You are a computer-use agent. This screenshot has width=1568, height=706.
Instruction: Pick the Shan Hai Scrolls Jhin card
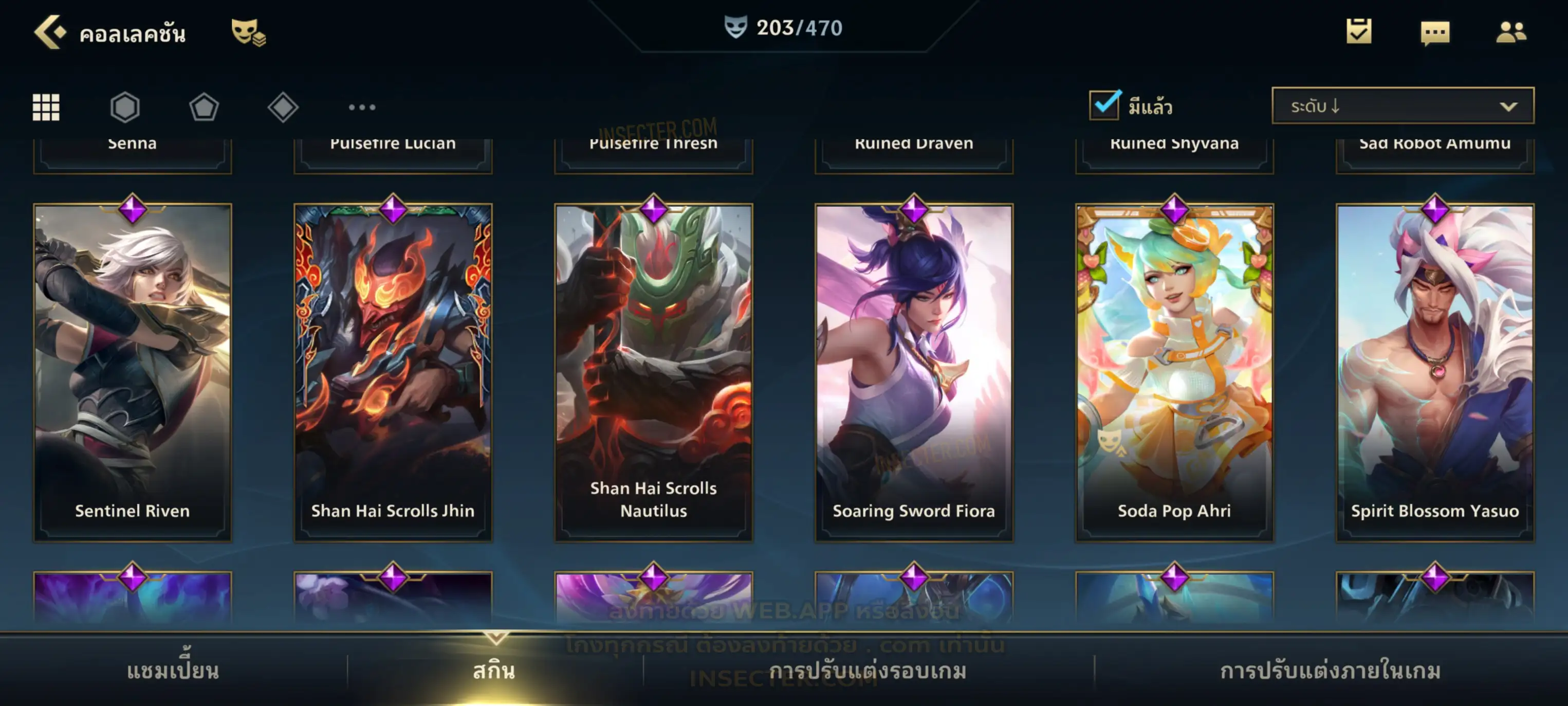tap(393, 372)
